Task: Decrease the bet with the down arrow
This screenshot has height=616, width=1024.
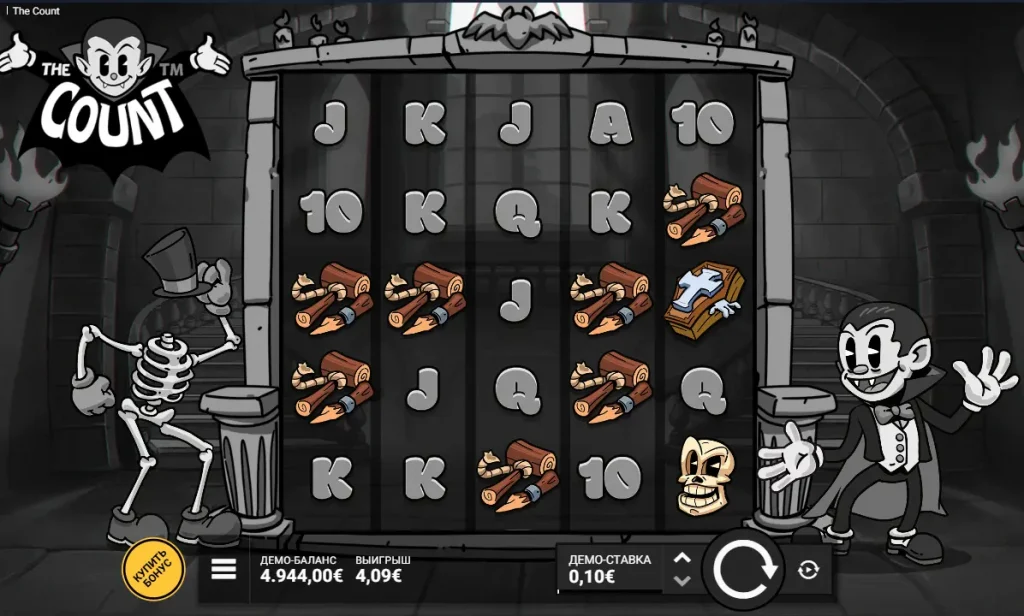Action: click(682, 580)
